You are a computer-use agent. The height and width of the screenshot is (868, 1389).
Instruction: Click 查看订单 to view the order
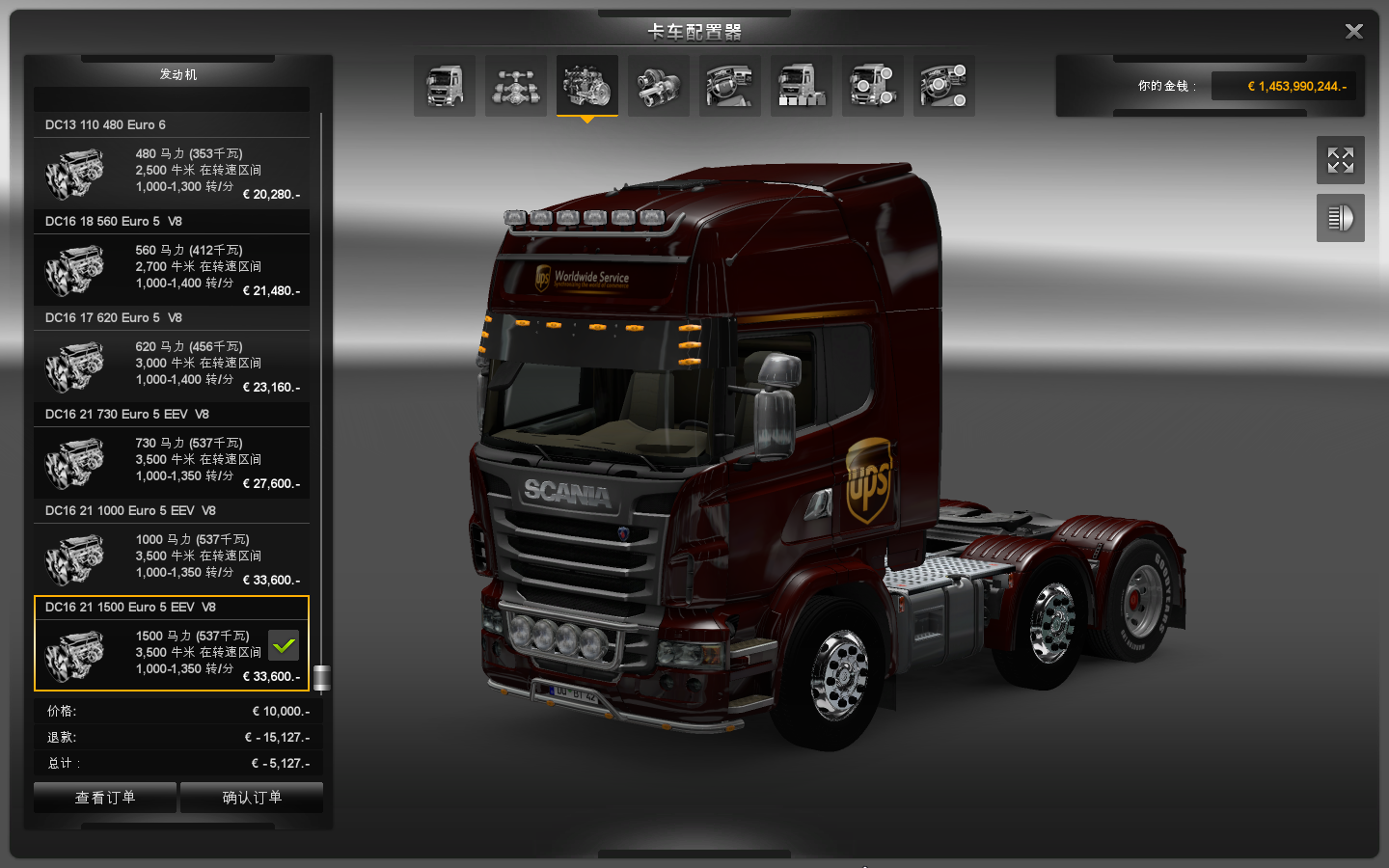(105, 798)
